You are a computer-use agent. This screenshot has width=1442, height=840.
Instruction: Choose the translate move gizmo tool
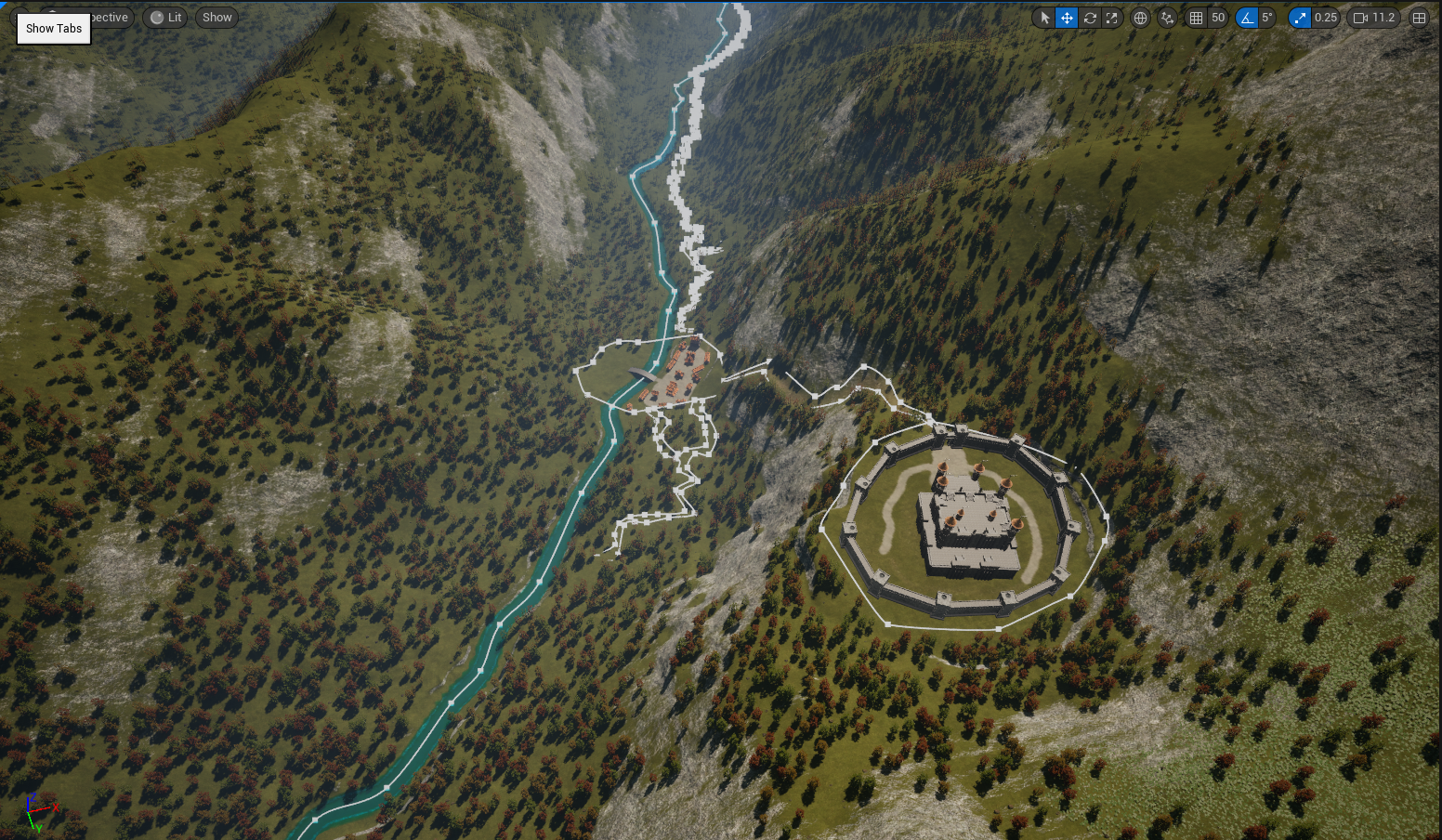pyautogui.click(x=1067, y=18)
